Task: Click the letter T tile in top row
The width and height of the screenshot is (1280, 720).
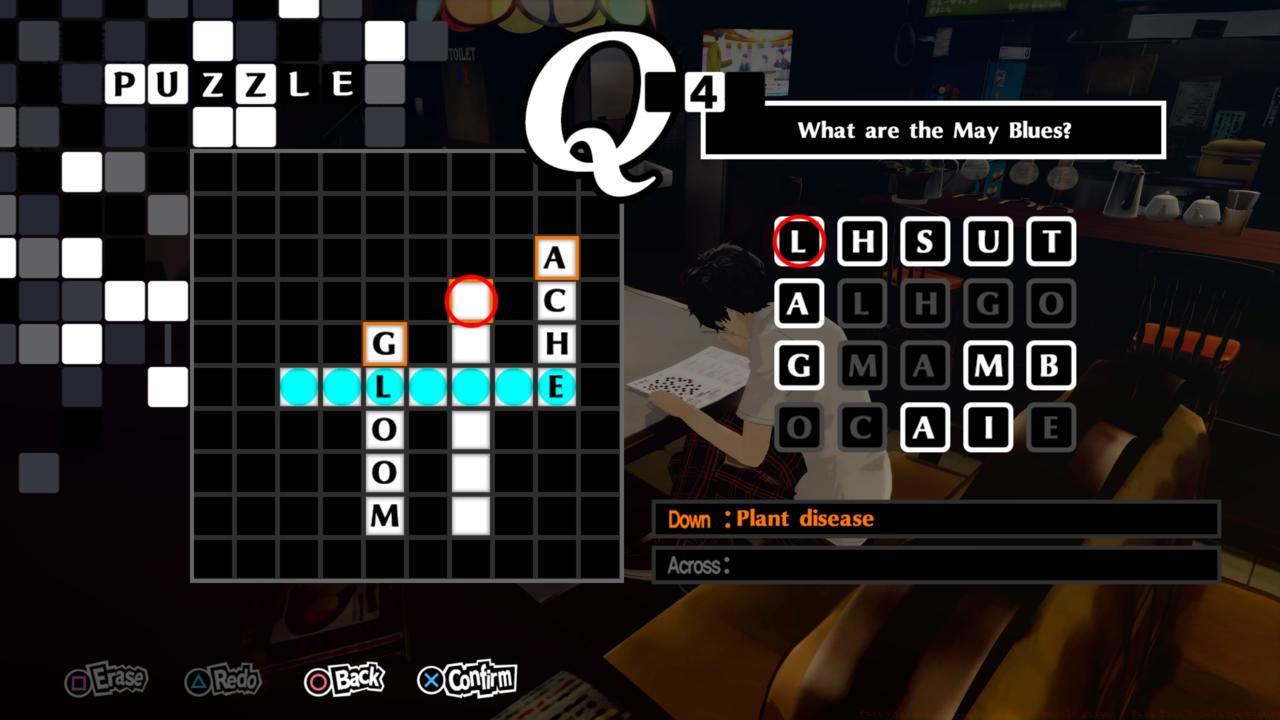Action: (x=1051, y=240)
